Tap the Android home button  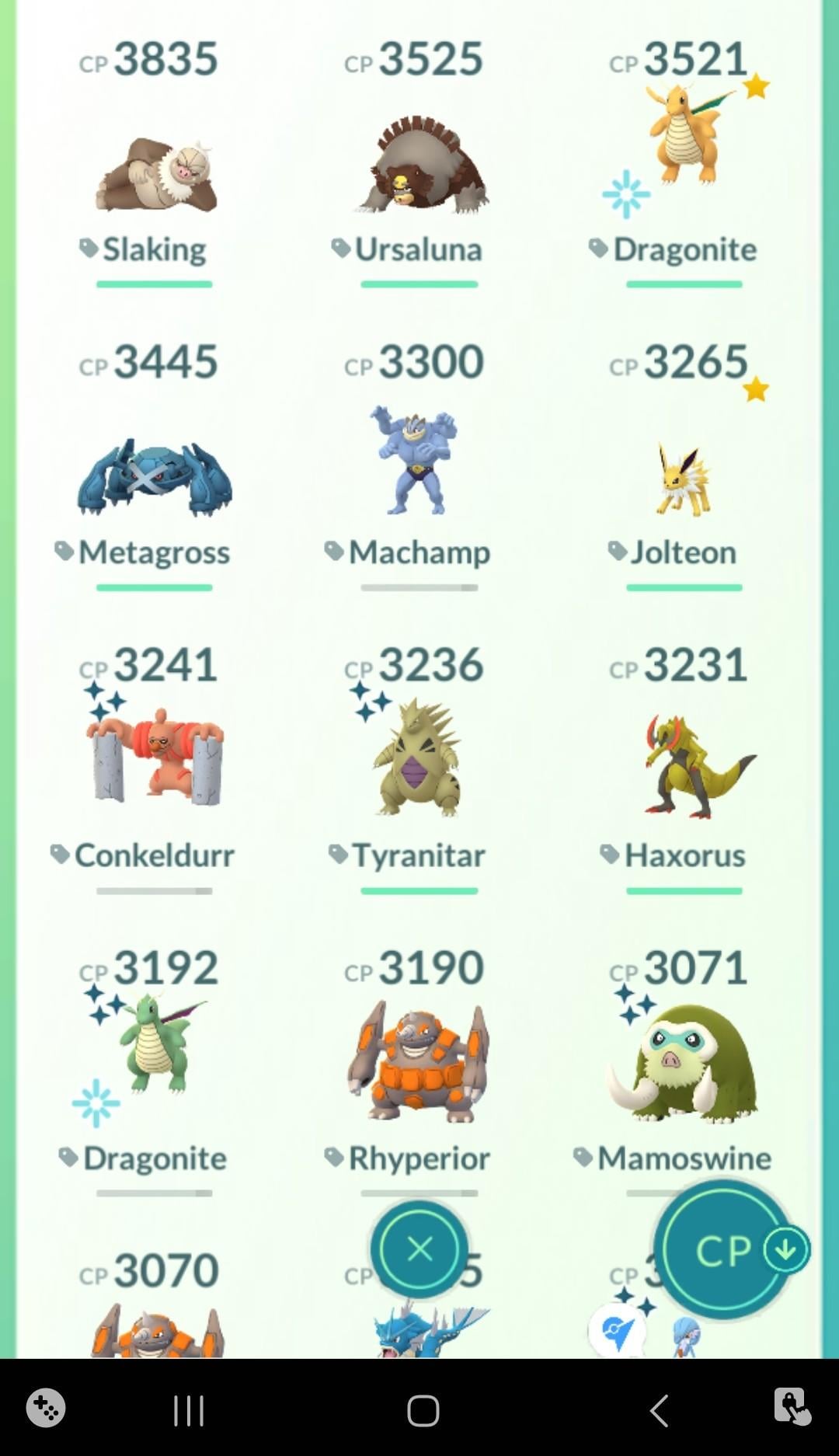pos(423,1410)
